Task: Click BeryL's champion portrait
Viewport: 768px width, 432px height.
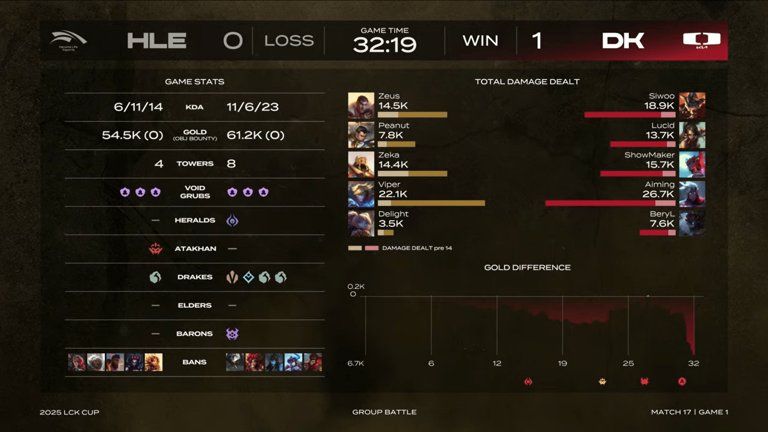Action: click(x=692, y=222)
